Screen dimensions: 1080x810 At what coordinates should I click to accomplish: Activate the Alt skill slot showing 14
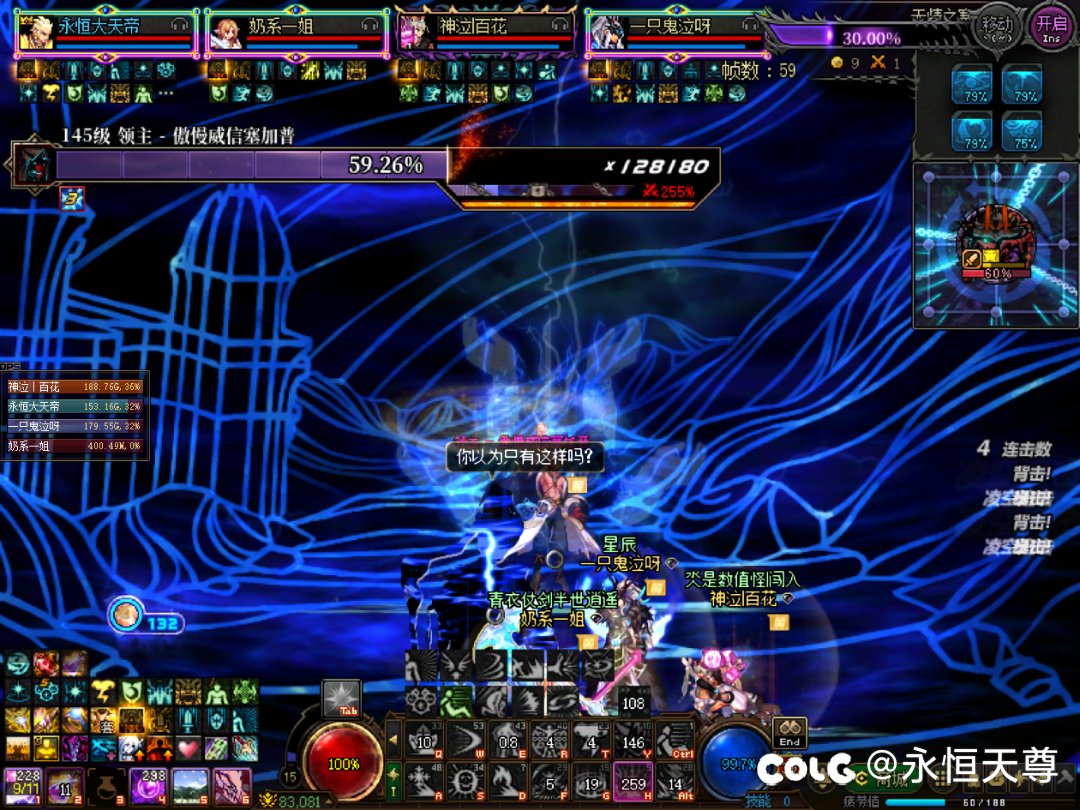[x=675, y=781]
